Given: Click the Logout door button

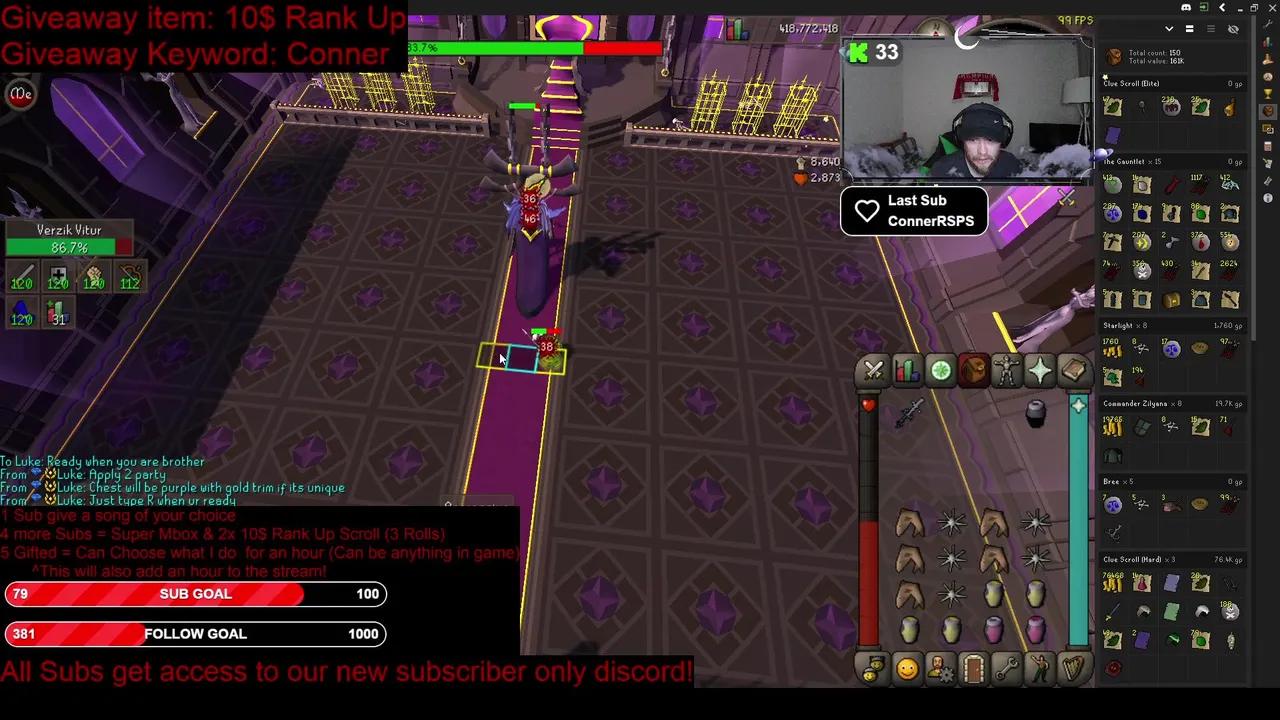Looking at the screenshot, I should (973, 670).
